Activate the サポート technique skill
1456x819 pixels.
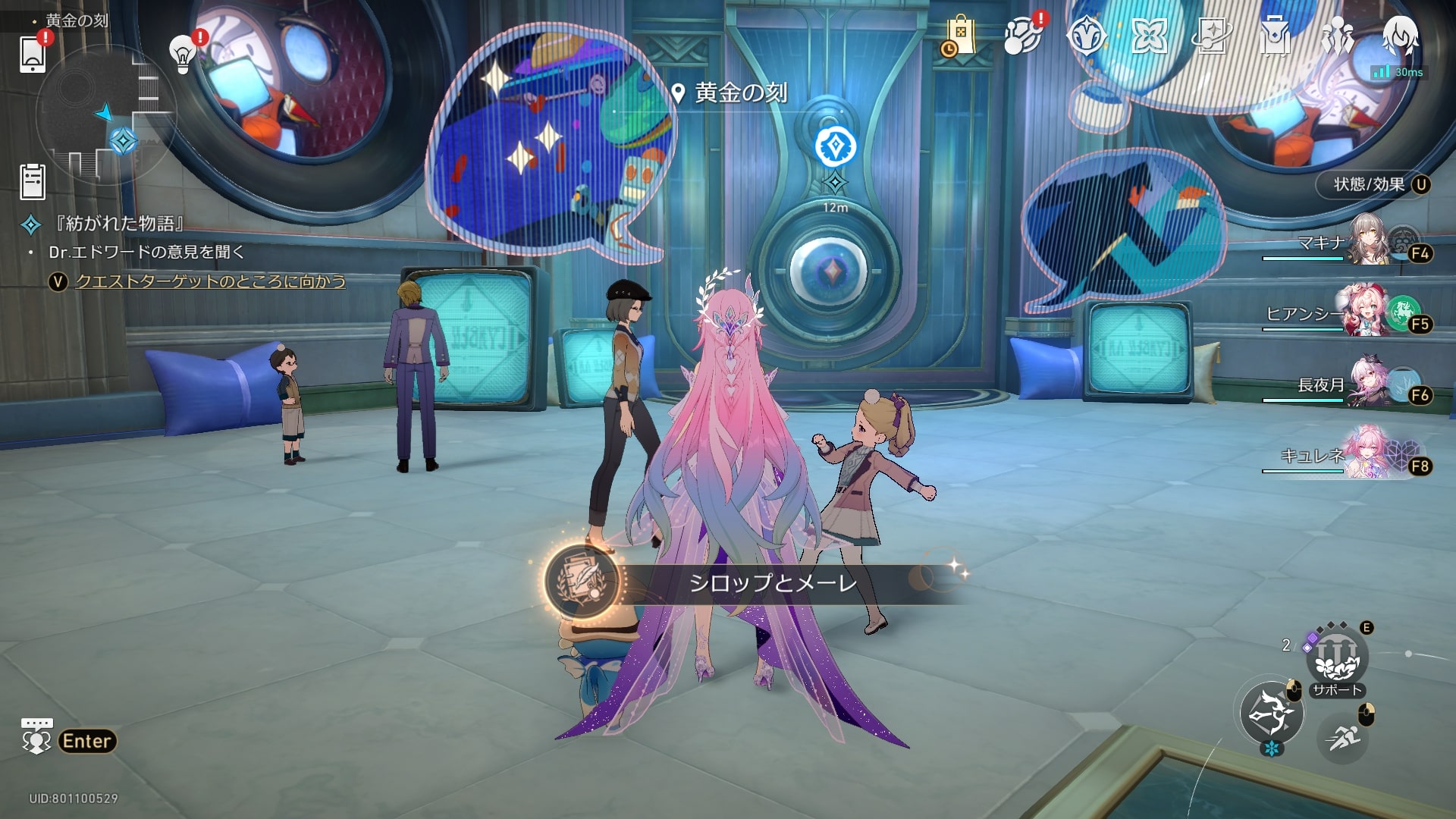(1336, 660)
